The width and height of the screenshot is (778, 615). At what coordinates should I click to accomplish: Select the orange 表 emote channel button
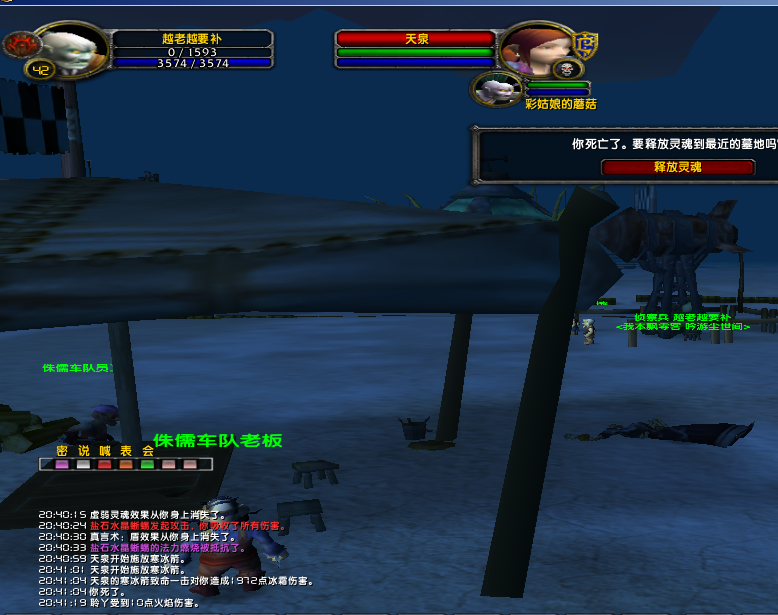pos(126,464)
